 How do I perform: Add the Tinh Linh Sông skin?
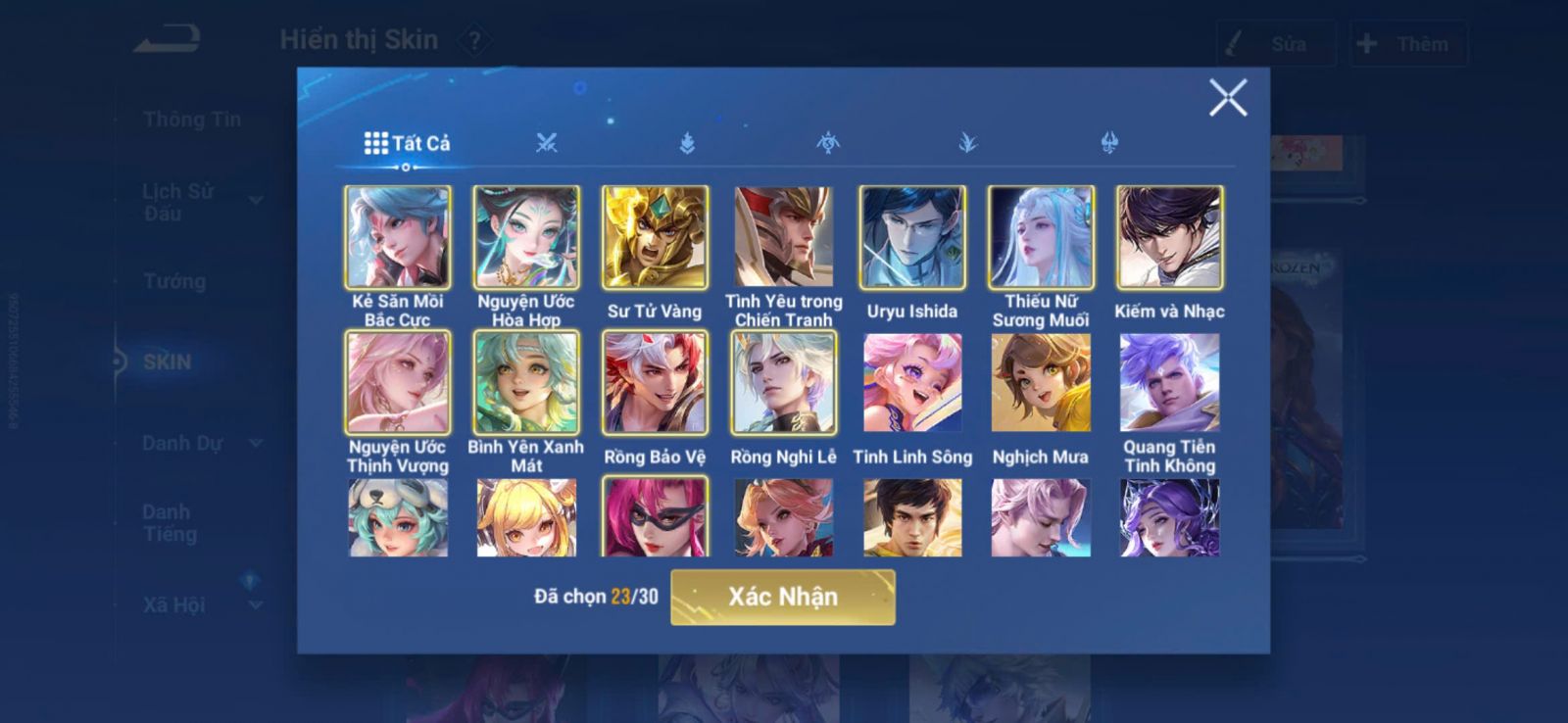point(911,382)
